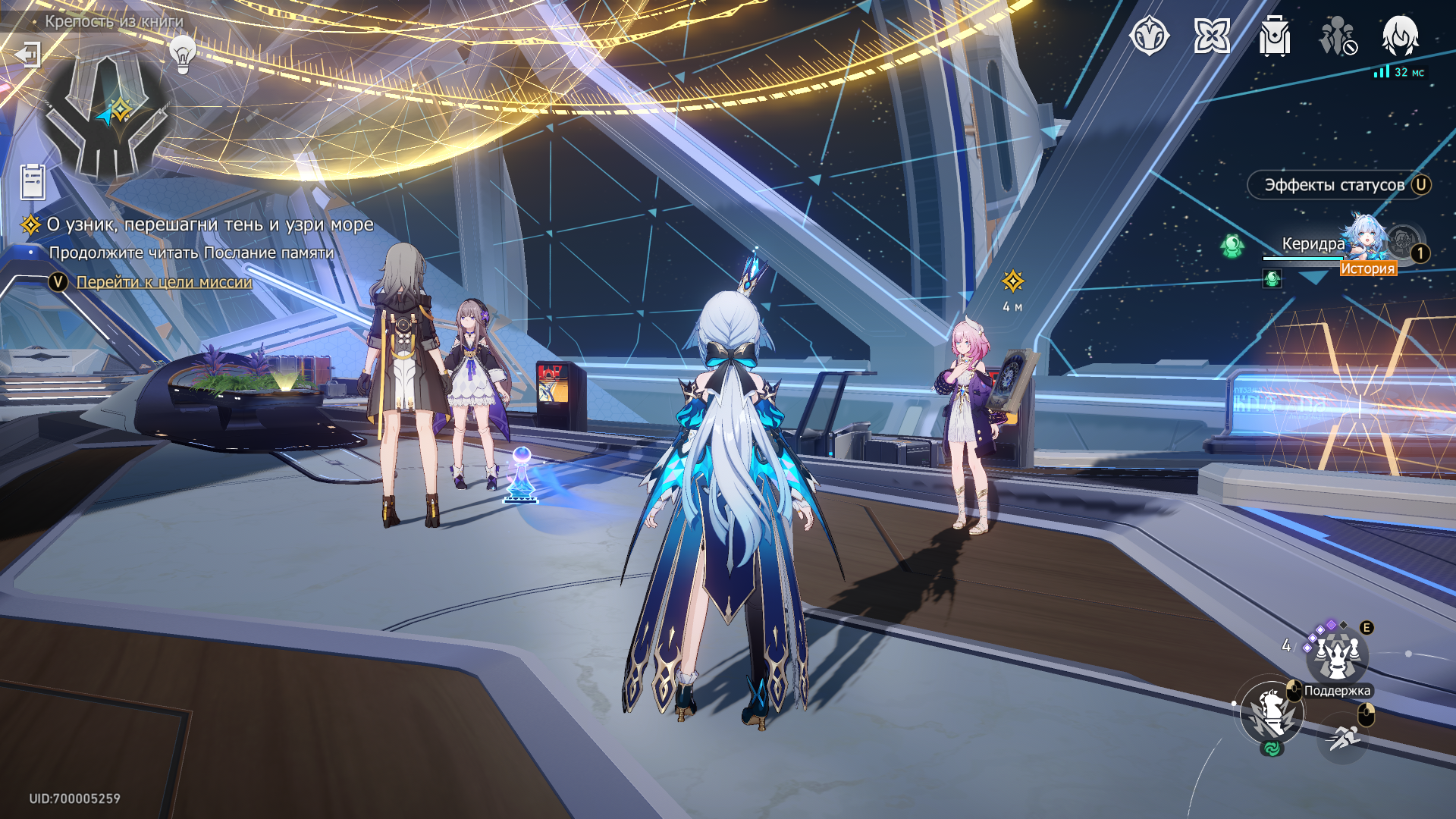Open the circular minimap
This screenshot has height=819, width=1456.
106,114
